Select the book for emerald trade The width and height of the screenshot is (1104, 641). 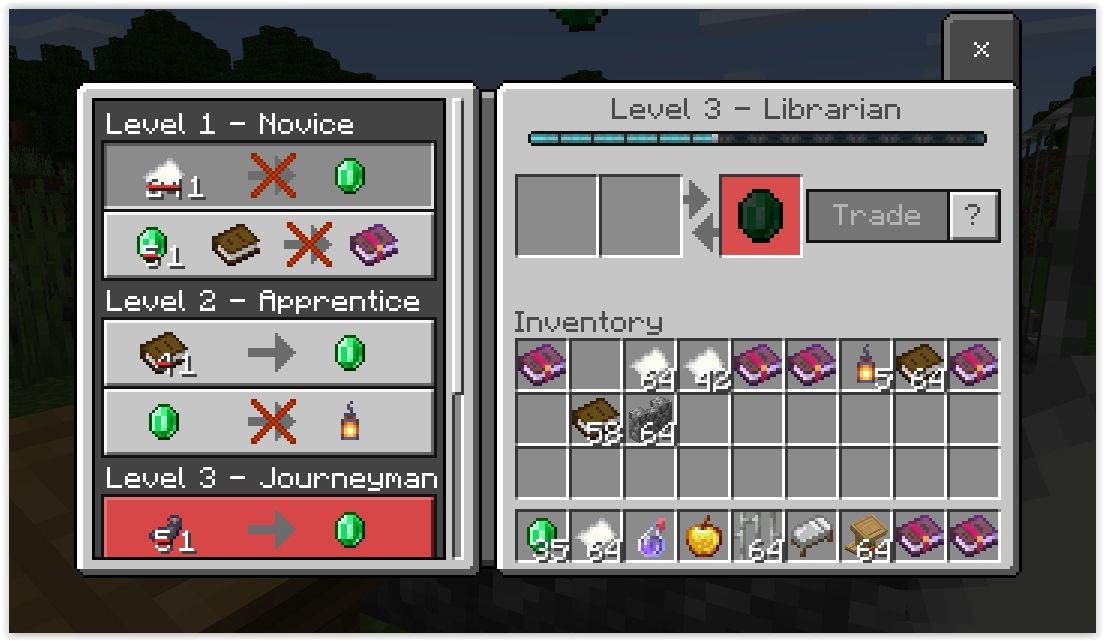coord(268,353)
